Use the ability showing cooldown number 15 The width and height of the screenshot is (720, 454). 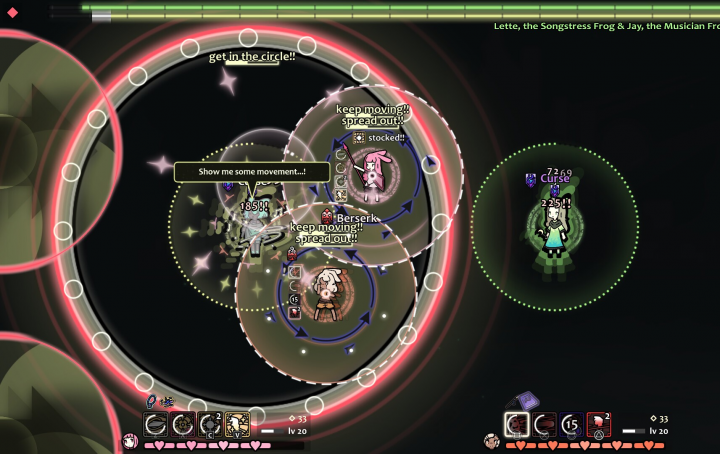pyautogui.click(x=572, y=424)
